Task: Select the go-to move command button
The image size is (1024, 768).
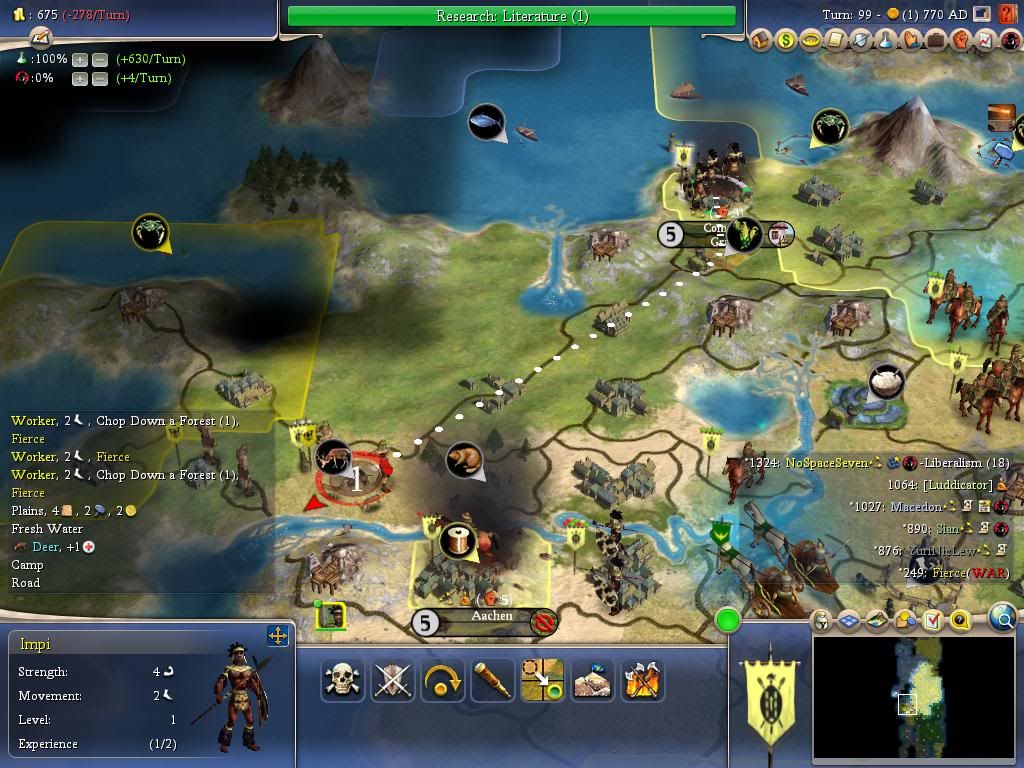Action: tap(543, 680)
